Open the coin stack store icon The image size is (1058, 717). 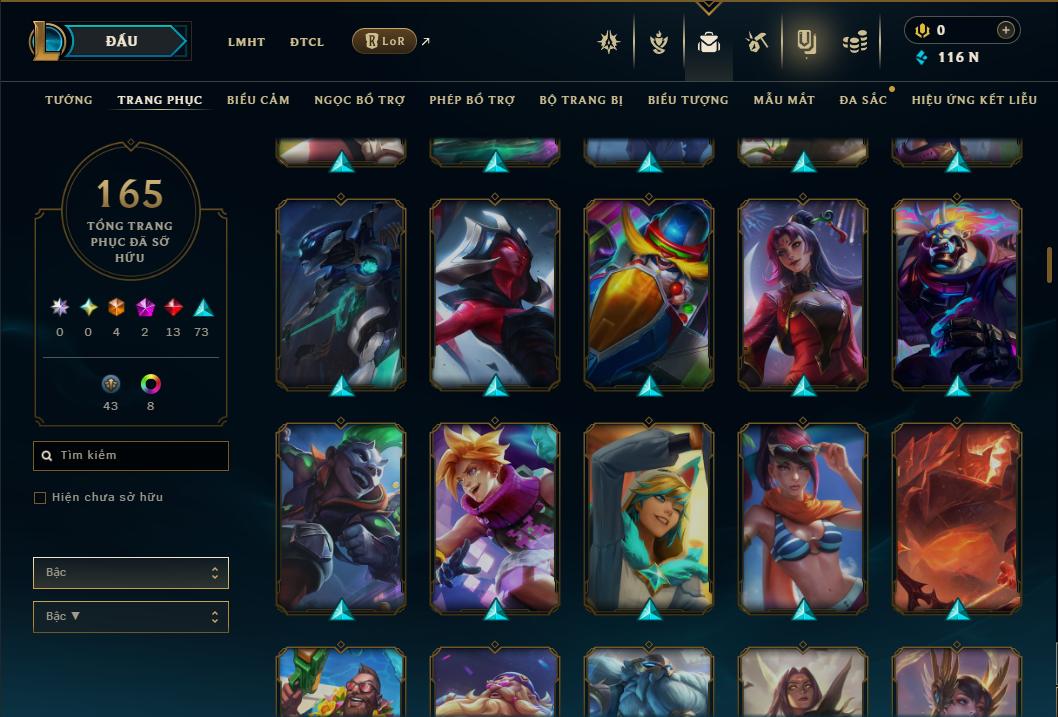pos(855,42)
